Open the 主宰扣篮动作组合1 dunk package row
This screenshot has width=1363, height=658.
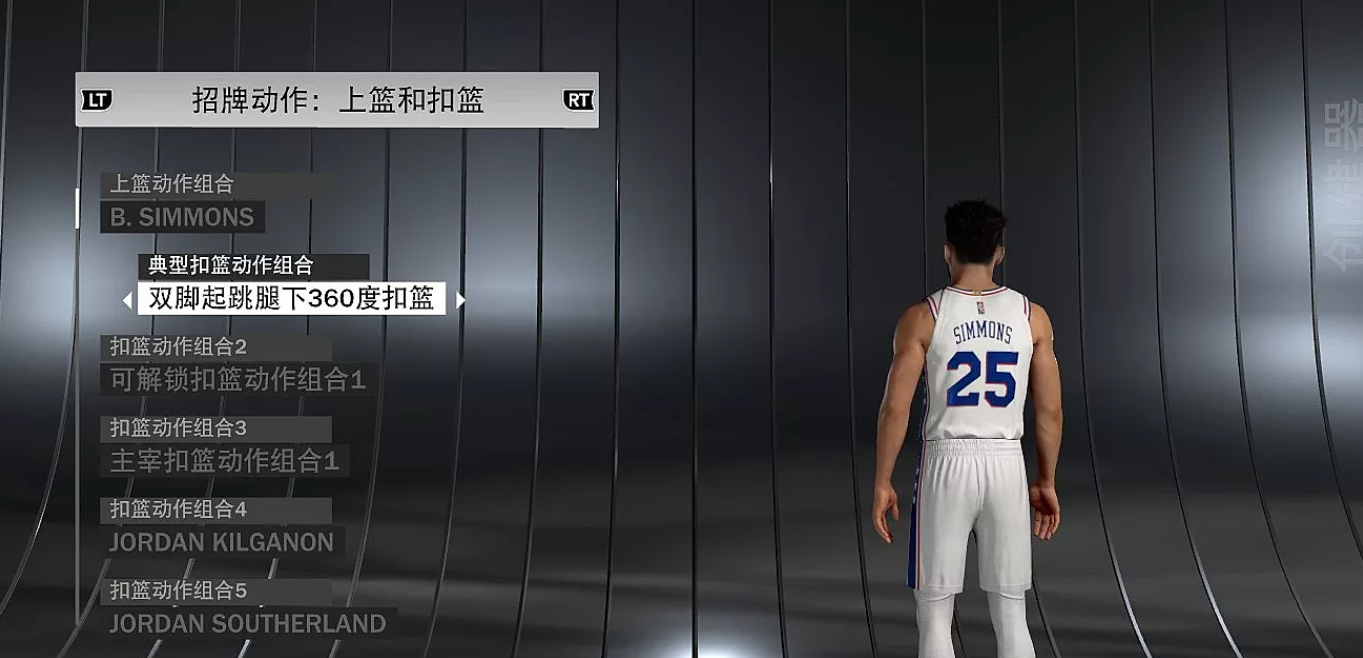pyautogui.click(x=224, y=461)
